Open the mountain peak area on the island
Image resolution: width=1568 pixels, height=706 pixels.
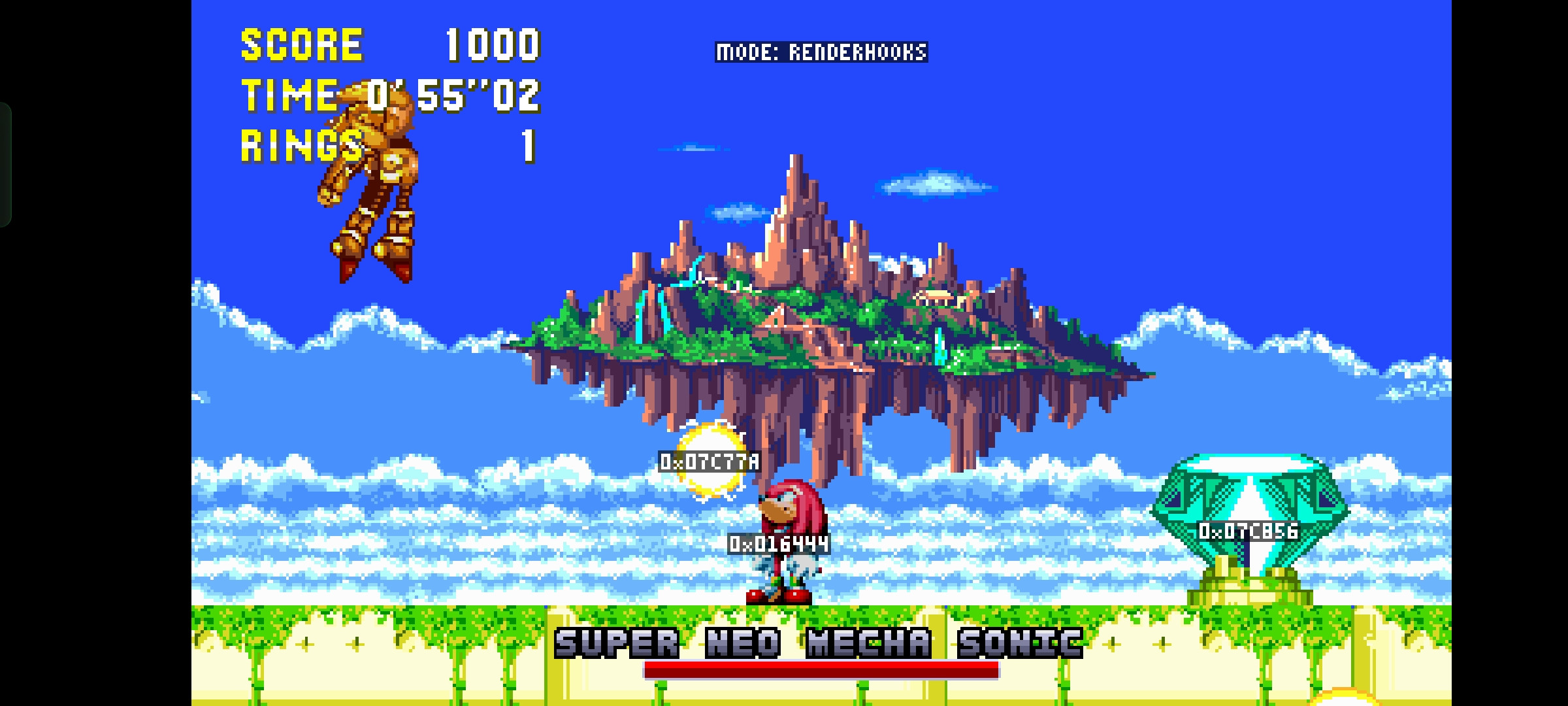tap(797, 190)
